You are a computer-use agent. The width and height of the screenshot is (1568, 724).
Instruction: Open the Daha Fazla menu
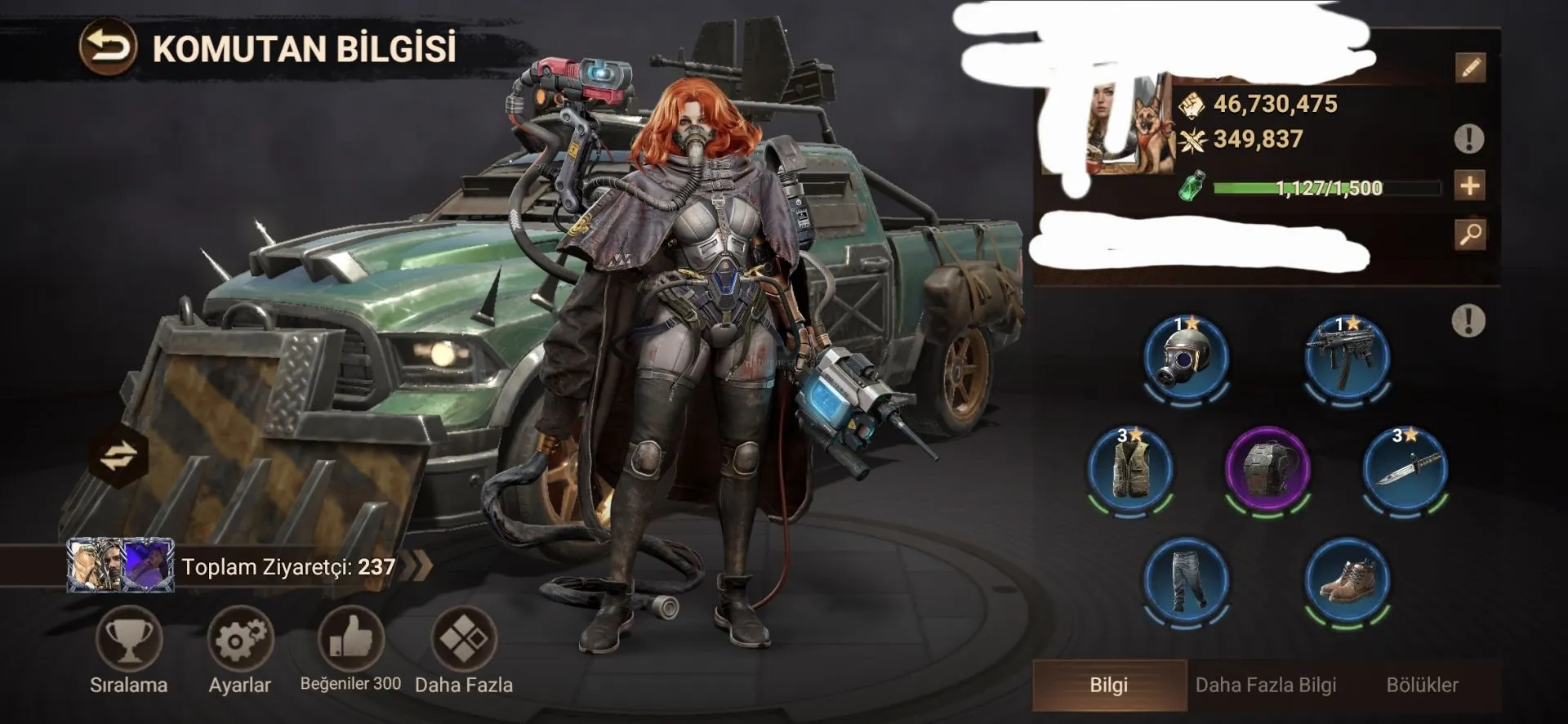coord(463,638)
